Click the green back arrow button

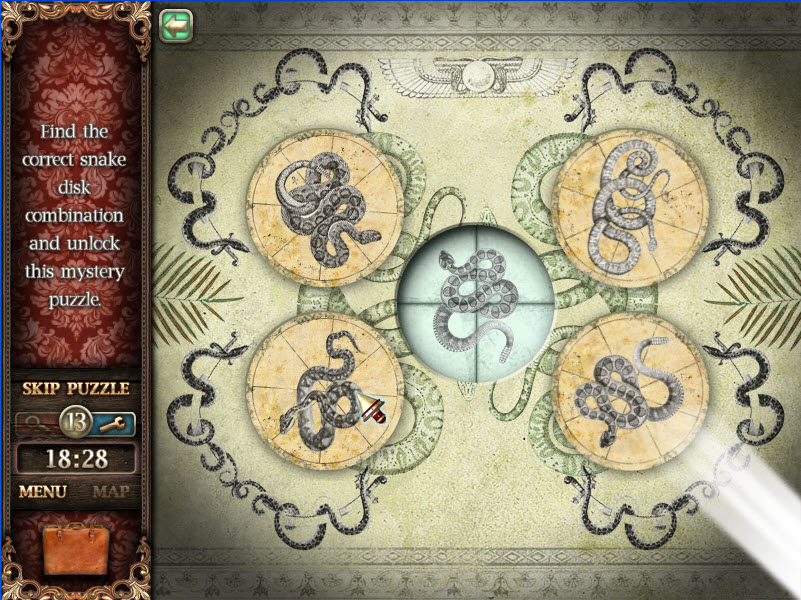(x=176, y=24)
